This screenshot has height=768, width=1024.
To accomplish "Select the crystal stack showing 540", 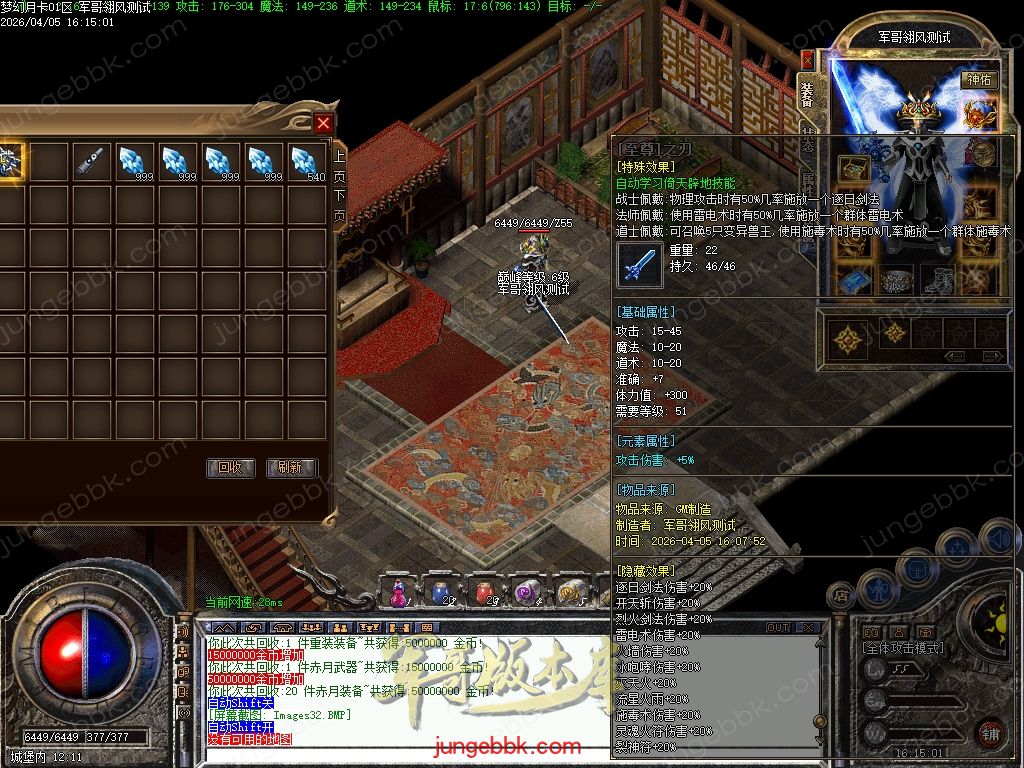I will (x=307, y=161).
